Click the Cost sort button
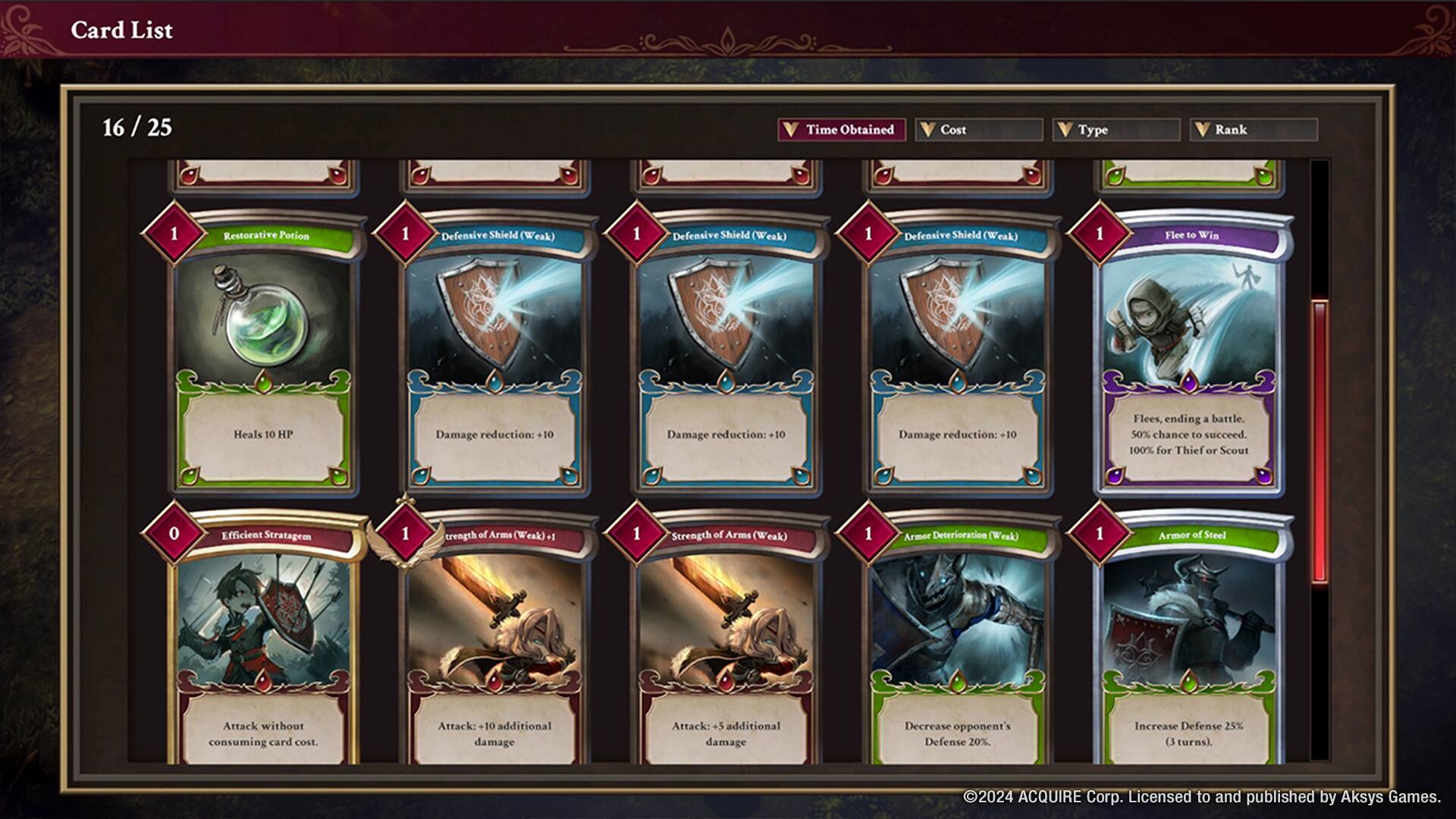 pyautogui.click(x=978, y=130)
